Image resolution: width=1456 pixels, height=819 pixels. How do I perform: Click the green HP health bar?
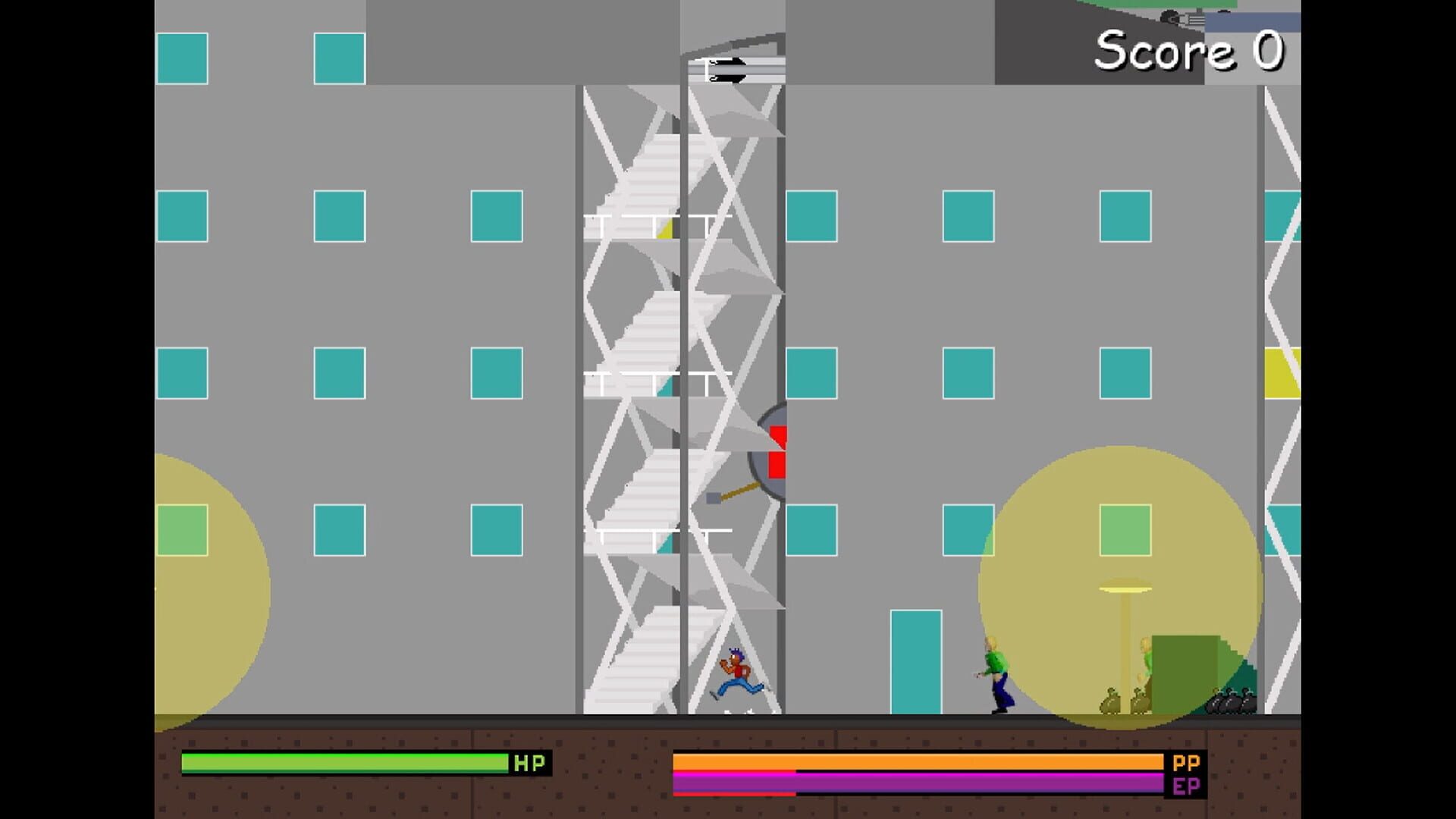(x=345, y=762)
